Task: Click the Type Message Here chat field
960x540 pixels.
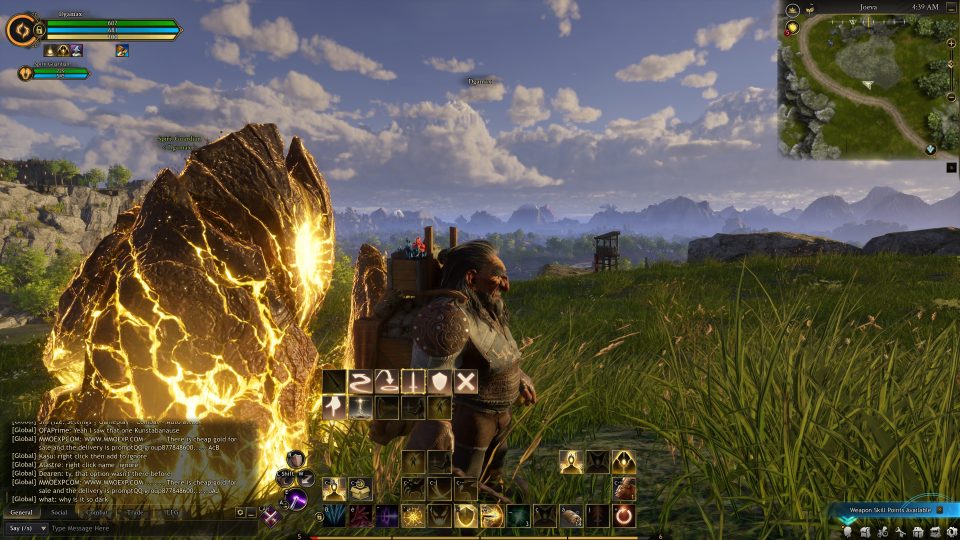Action: click(x=150, y=527)
